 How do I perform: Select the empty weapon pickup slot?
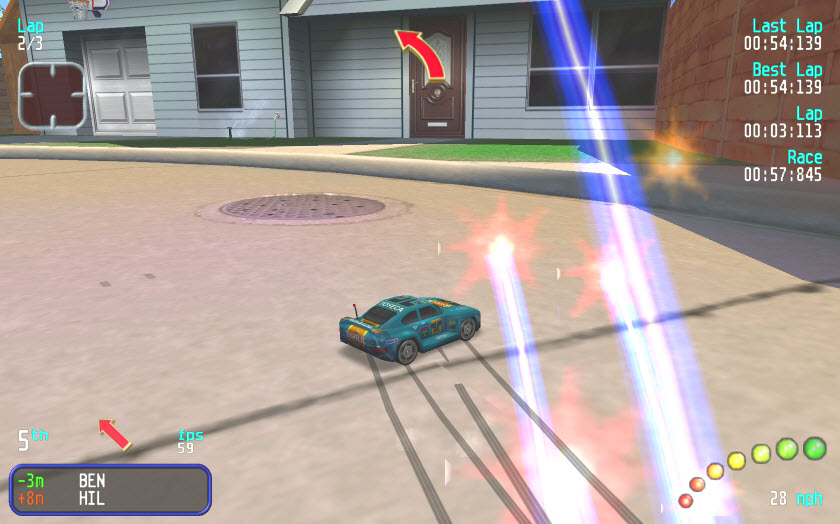coord(52,96)
